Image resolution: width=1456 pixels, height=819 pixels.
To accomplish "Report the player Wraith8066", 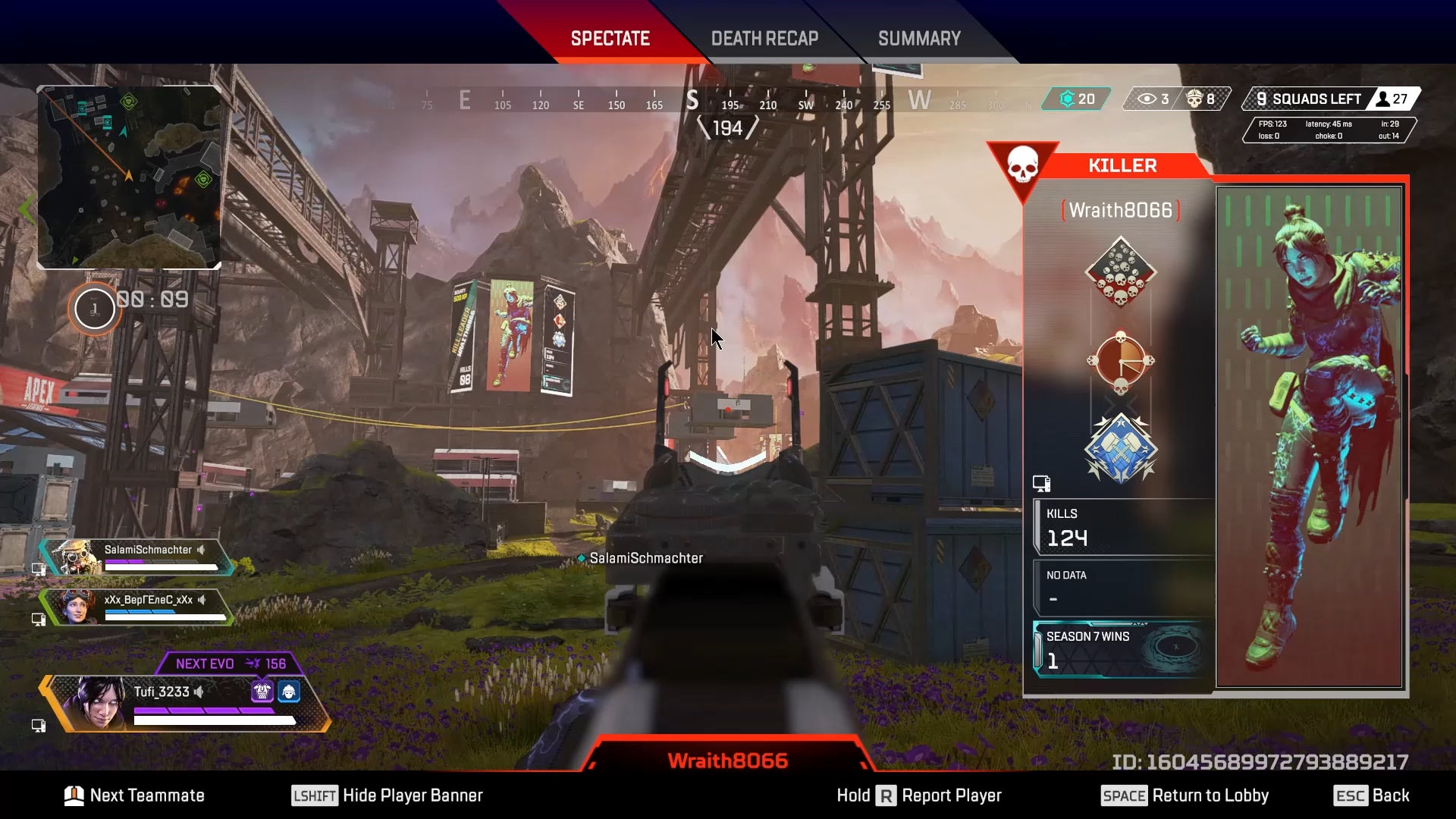I will pyautogui.click(x=919, y=795).
